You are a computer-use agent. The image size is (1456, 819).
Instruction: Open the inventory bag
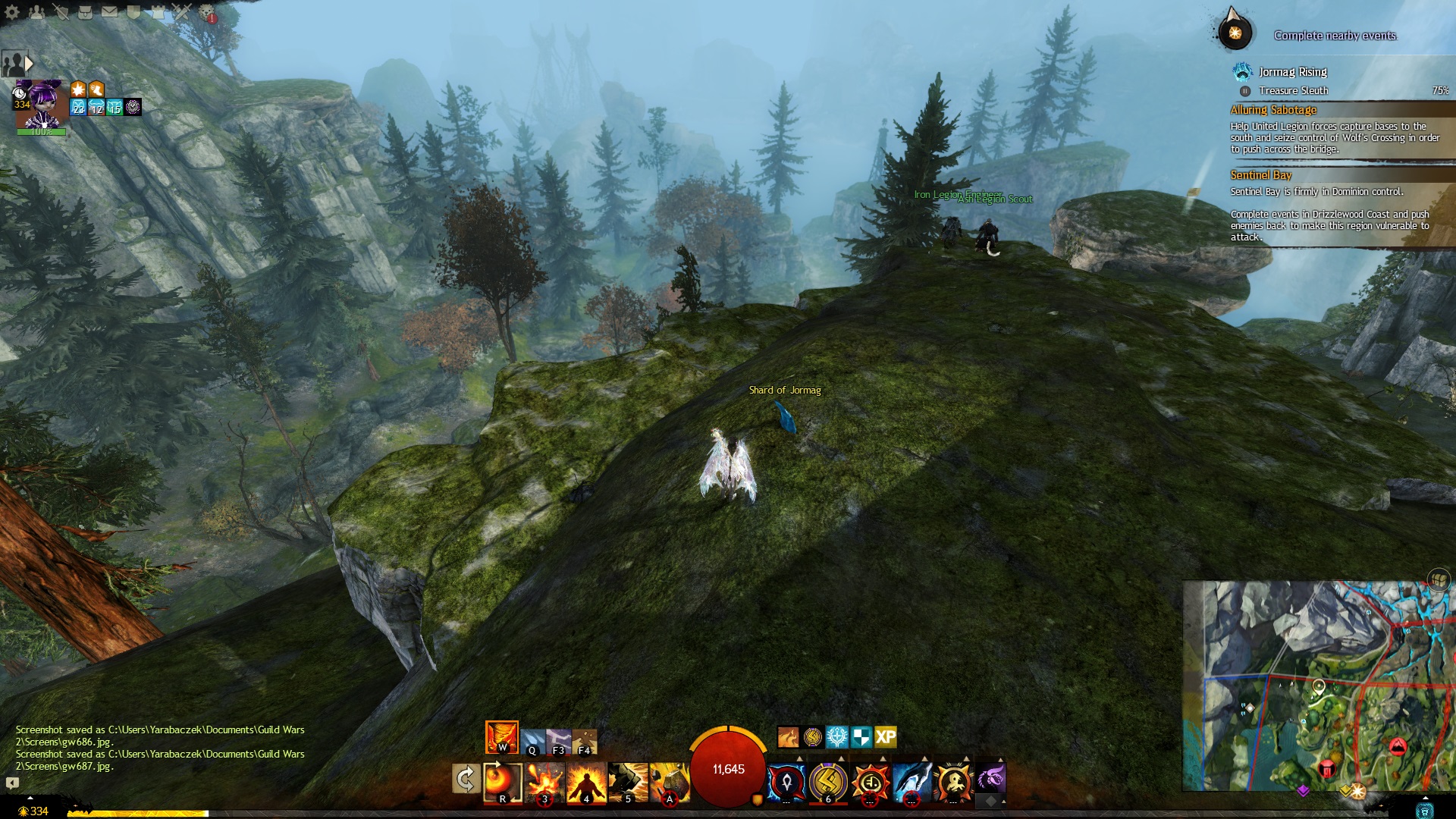(85, 12)
